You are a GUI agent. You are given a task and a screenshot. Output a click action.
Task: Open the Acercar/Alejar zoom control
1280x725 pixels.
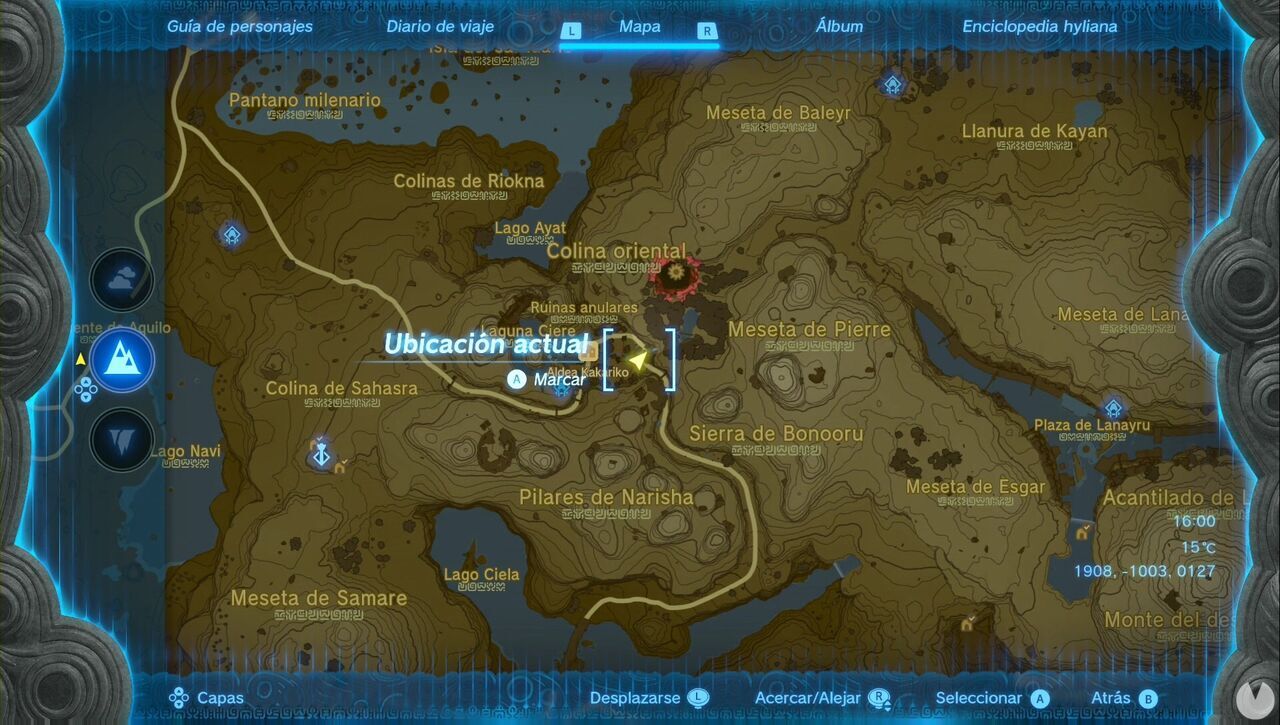(879, 697)
